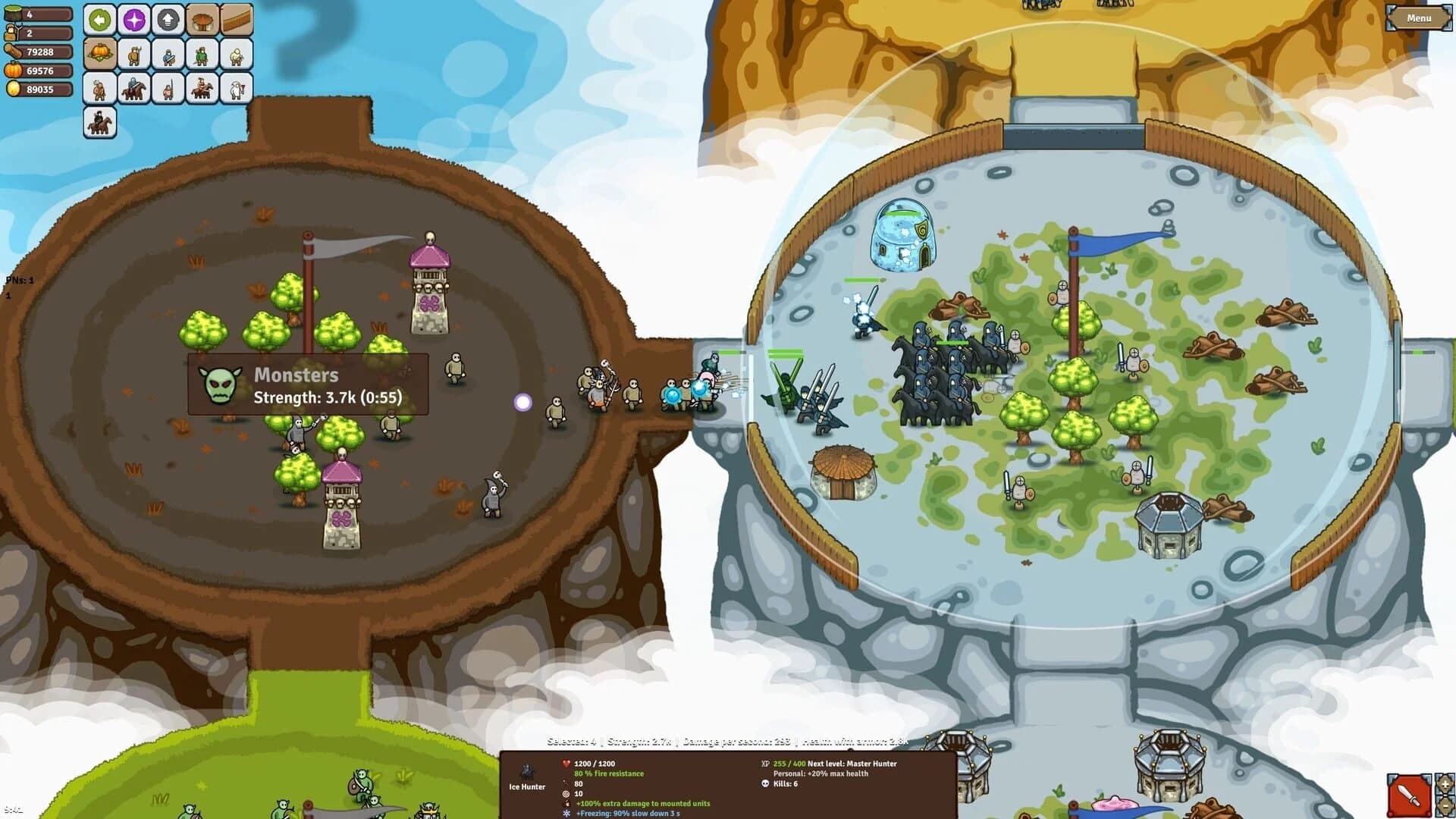This screenshot has height=819, width=1456.
Task: Select the spearman recruitment icon
Action: (168, 88)
